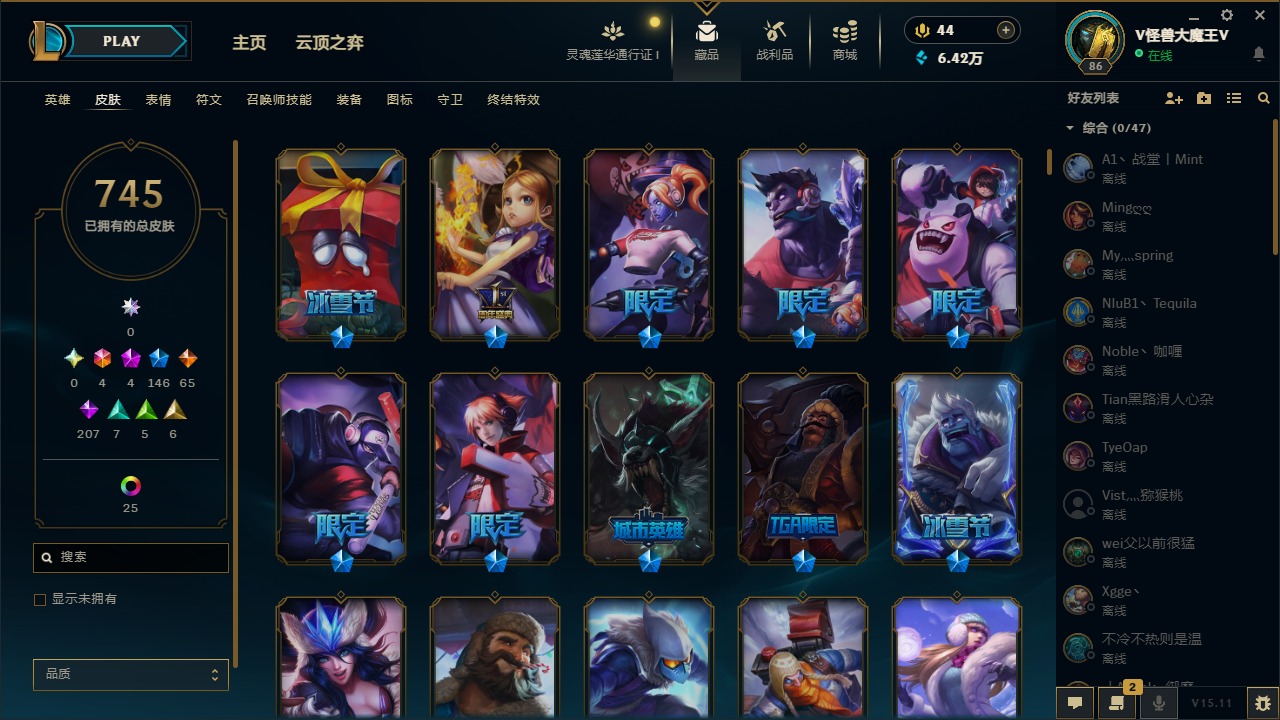This screenshot has width=1280, height=720.
Task: Toggle the friends list view mode
Action: point(1233,98)
